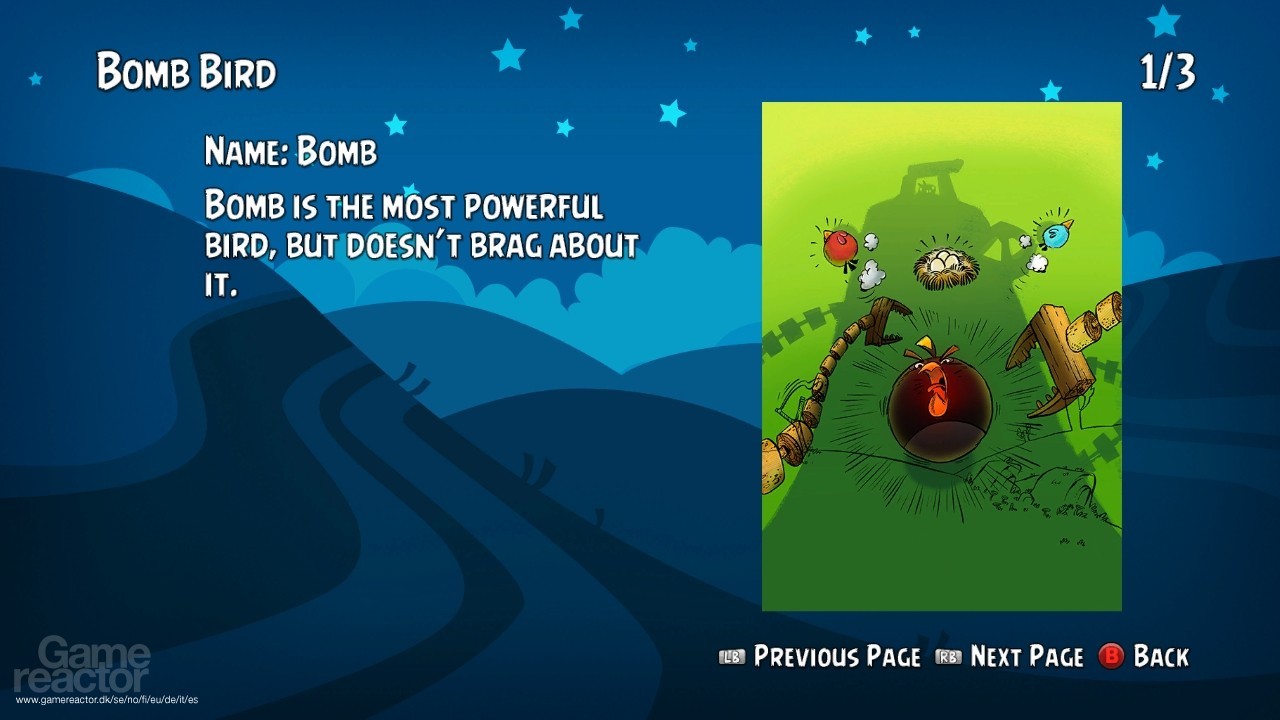
Task: Select the Name: Bomb text line
Action: [x=290, y=152]
